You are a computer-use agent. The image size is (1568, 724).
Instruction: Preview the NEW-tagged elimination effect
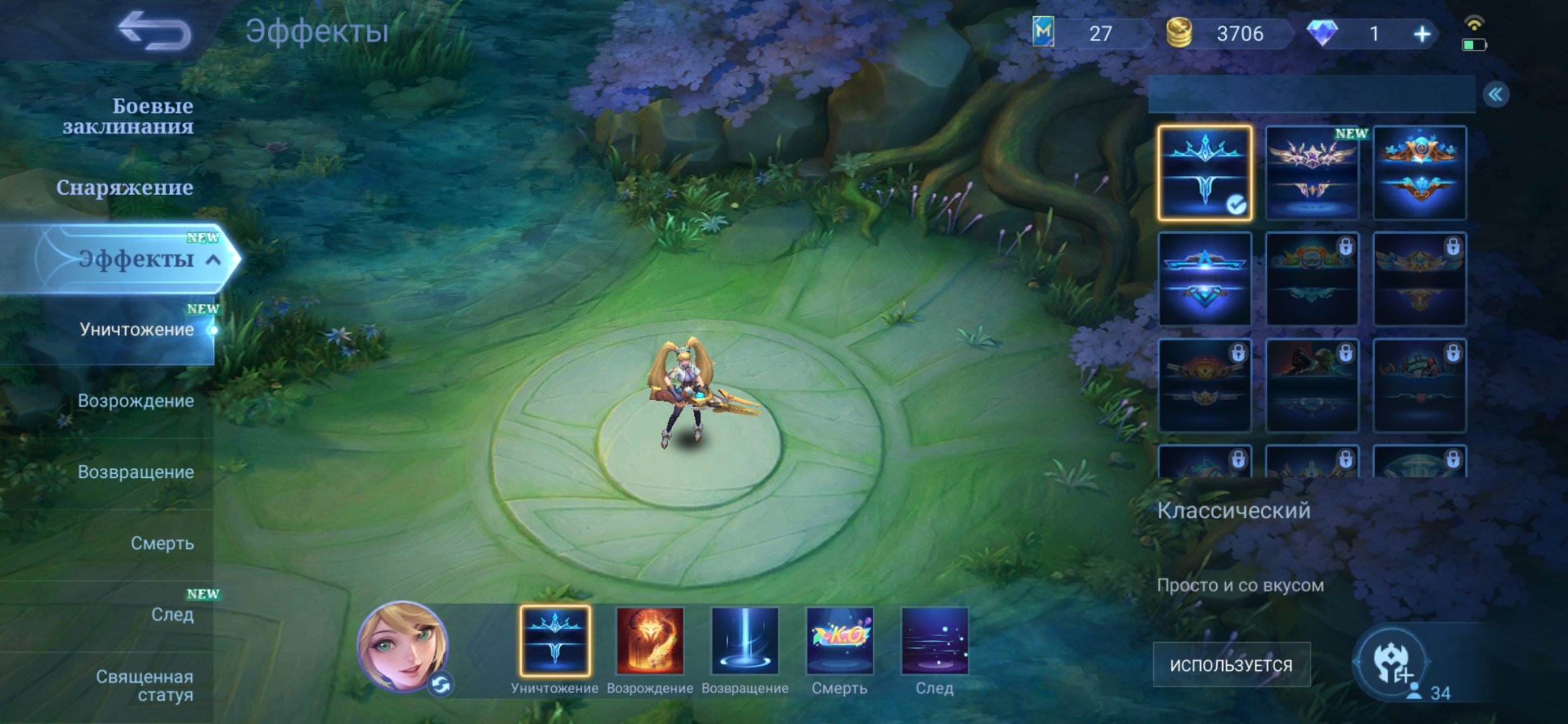click(x=1311, y=173)
